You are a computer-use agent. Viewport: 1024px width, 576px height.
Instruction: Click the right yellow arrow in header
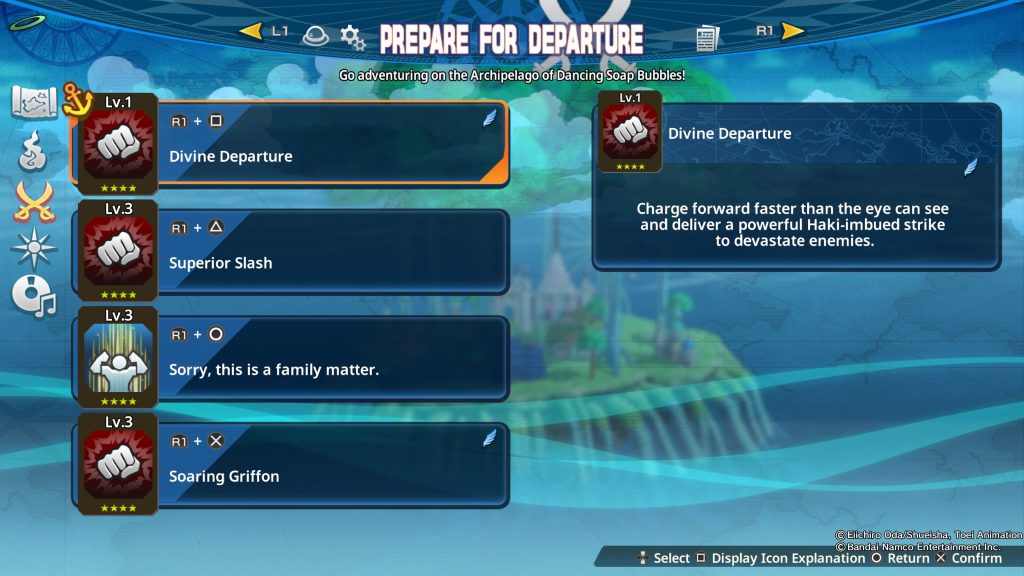click(793, 31)
